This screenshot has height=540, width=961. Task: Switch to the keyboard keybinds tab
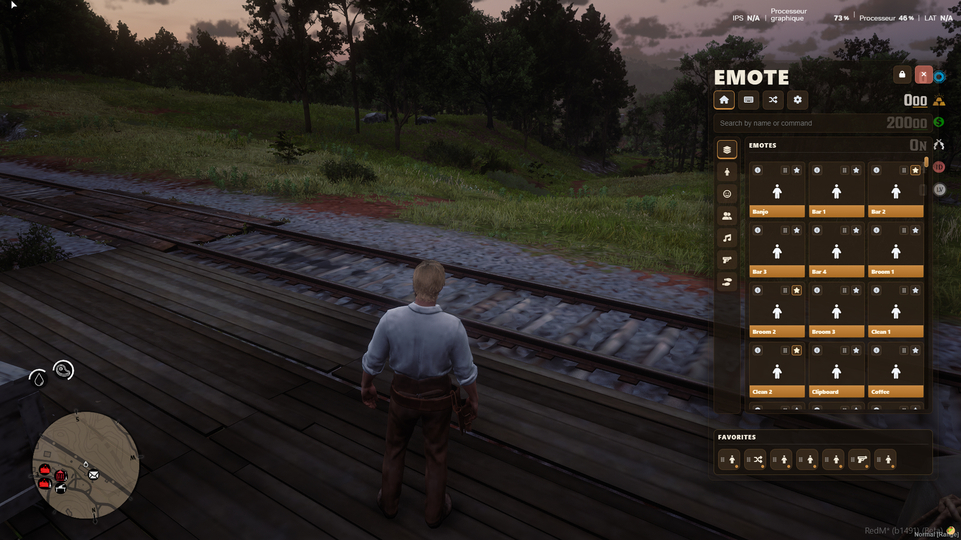tap(748, 100)
